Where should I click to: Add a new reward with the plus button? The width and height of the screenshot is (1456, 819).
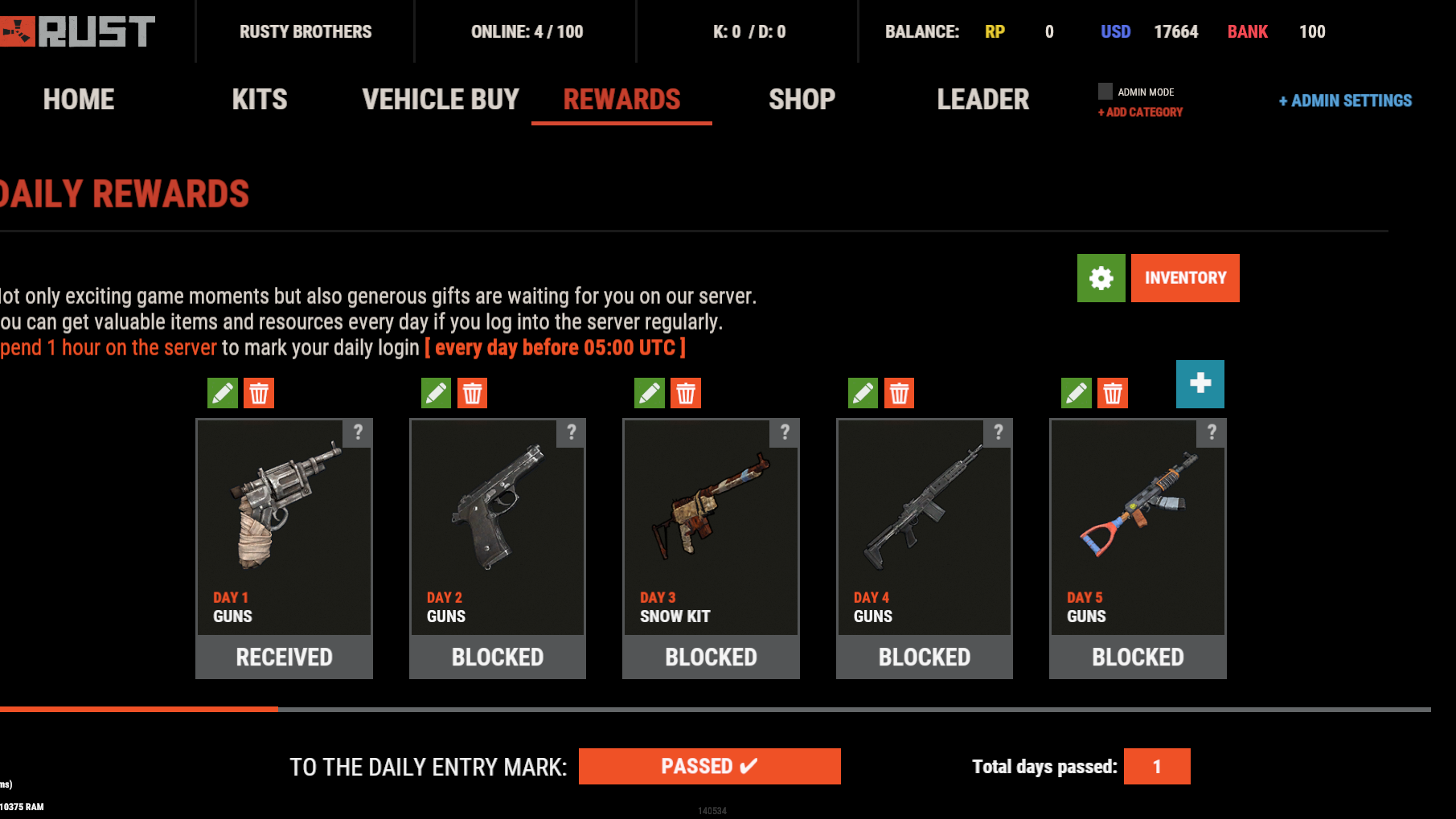pyautogui.click(x=1200, y=384)
